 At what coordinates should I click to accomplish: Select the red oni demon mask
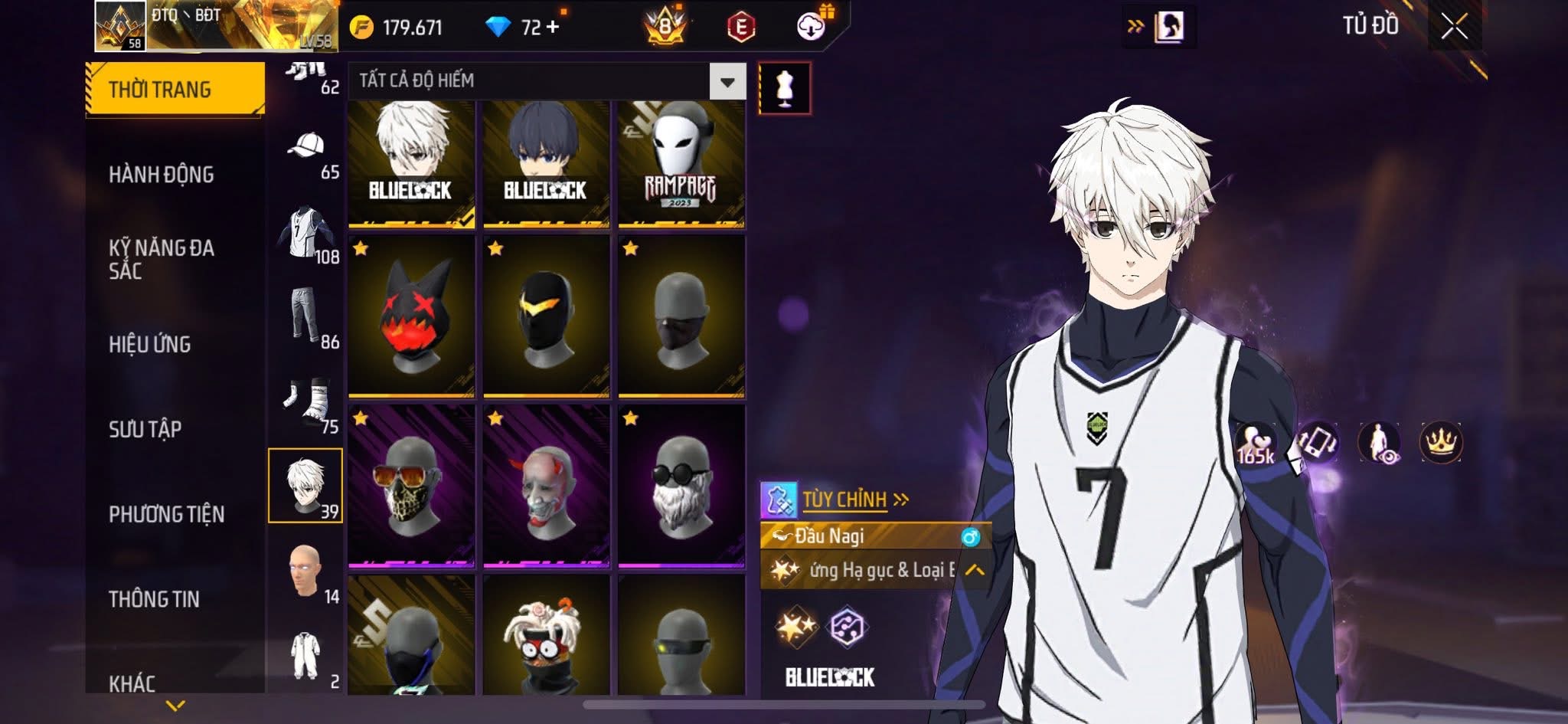tap(546, 486)
